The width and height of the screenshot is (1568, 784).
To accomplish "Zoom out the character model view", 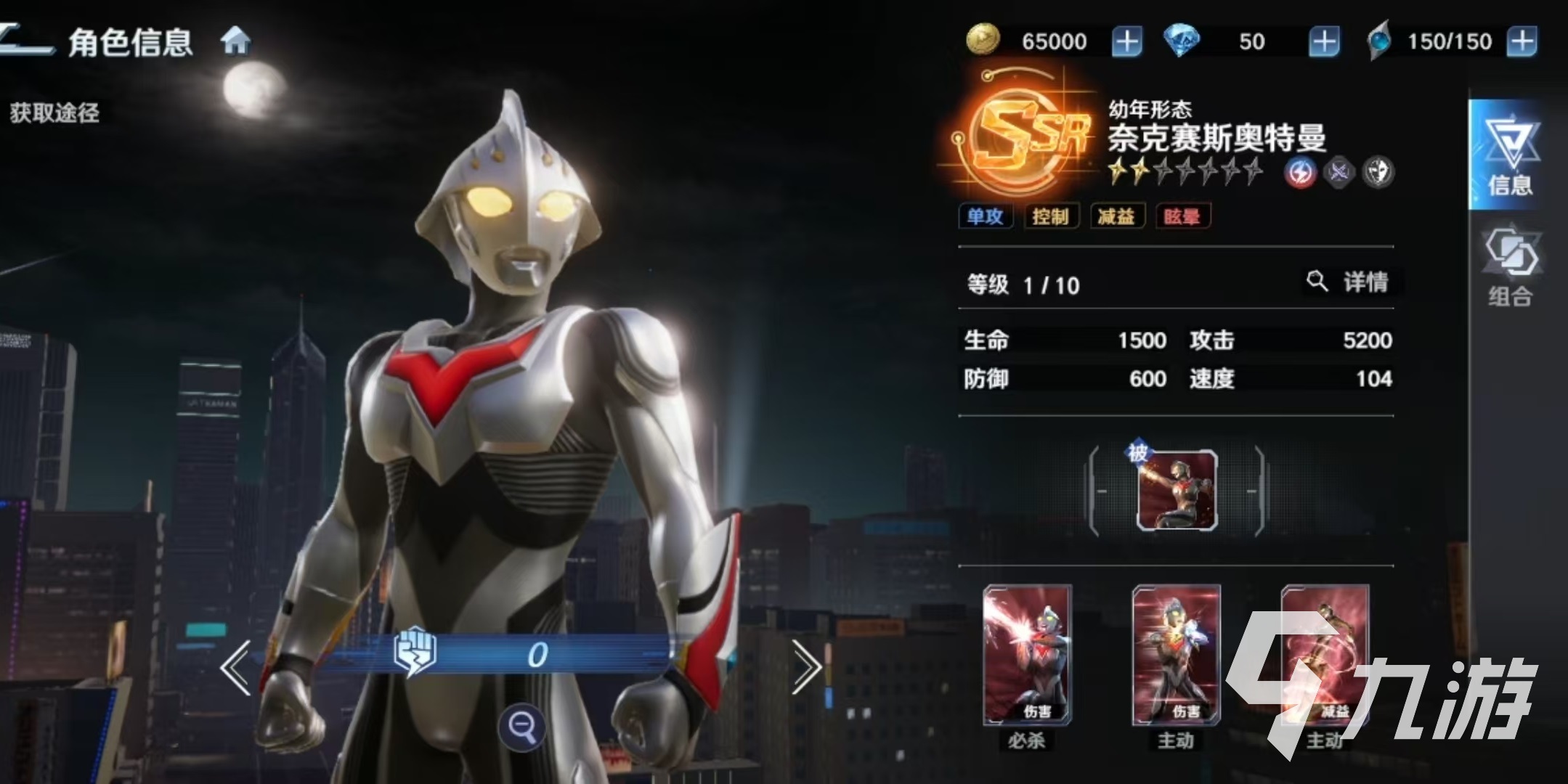I will pos(521,725).
